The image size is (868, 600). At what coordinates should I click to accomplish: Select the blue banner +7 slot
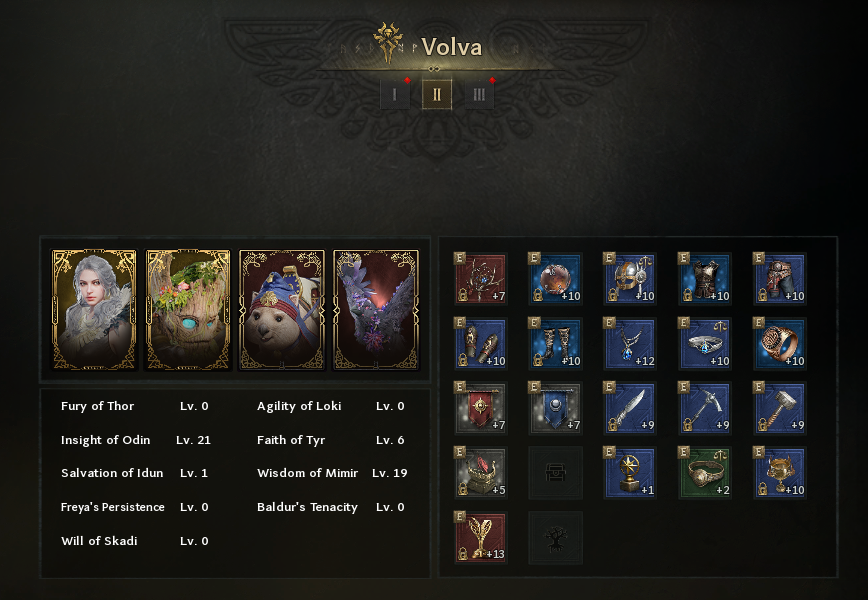555,408
